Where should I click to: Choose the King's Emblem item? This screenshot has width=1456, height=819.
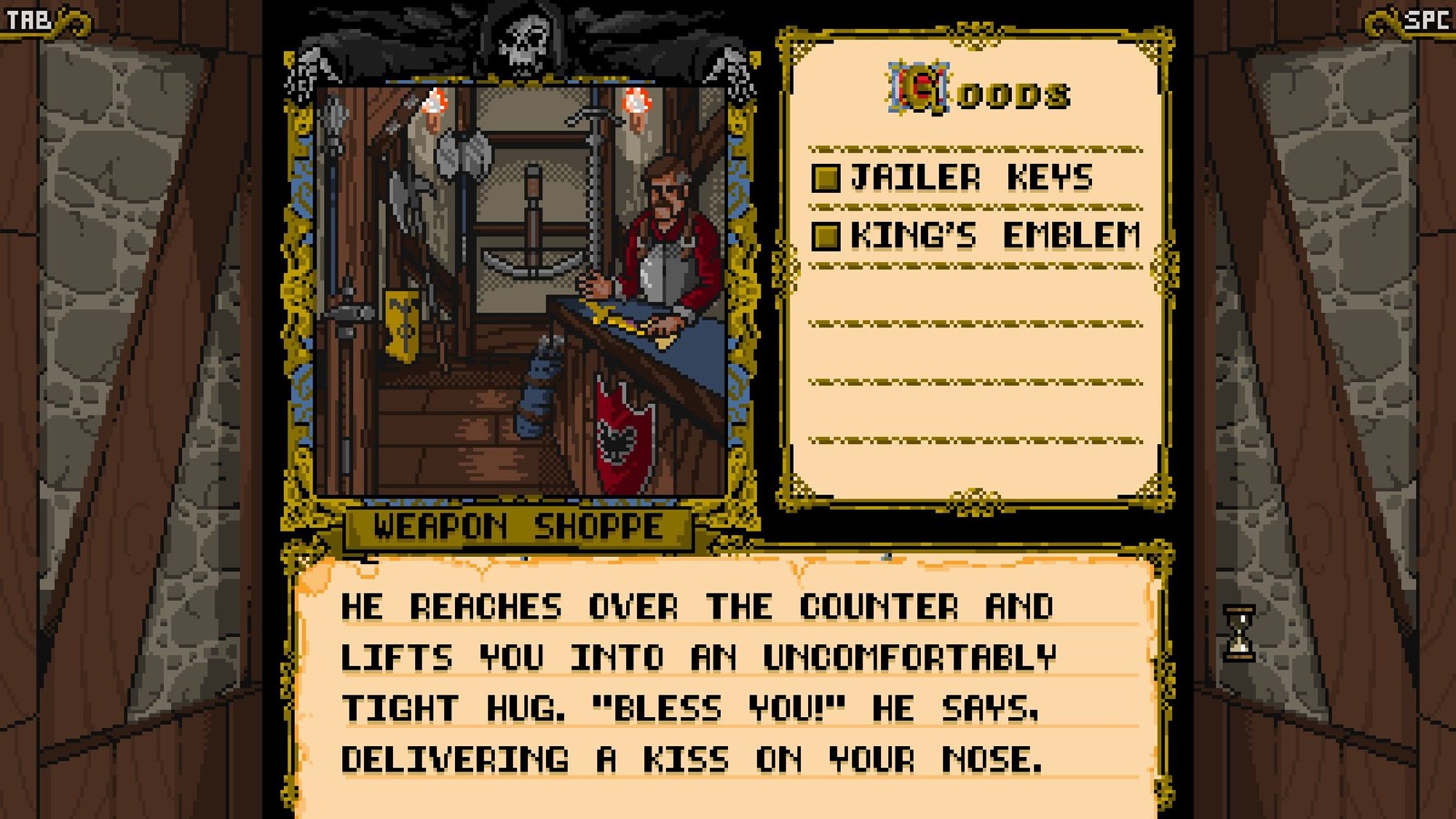coord(976,236)
